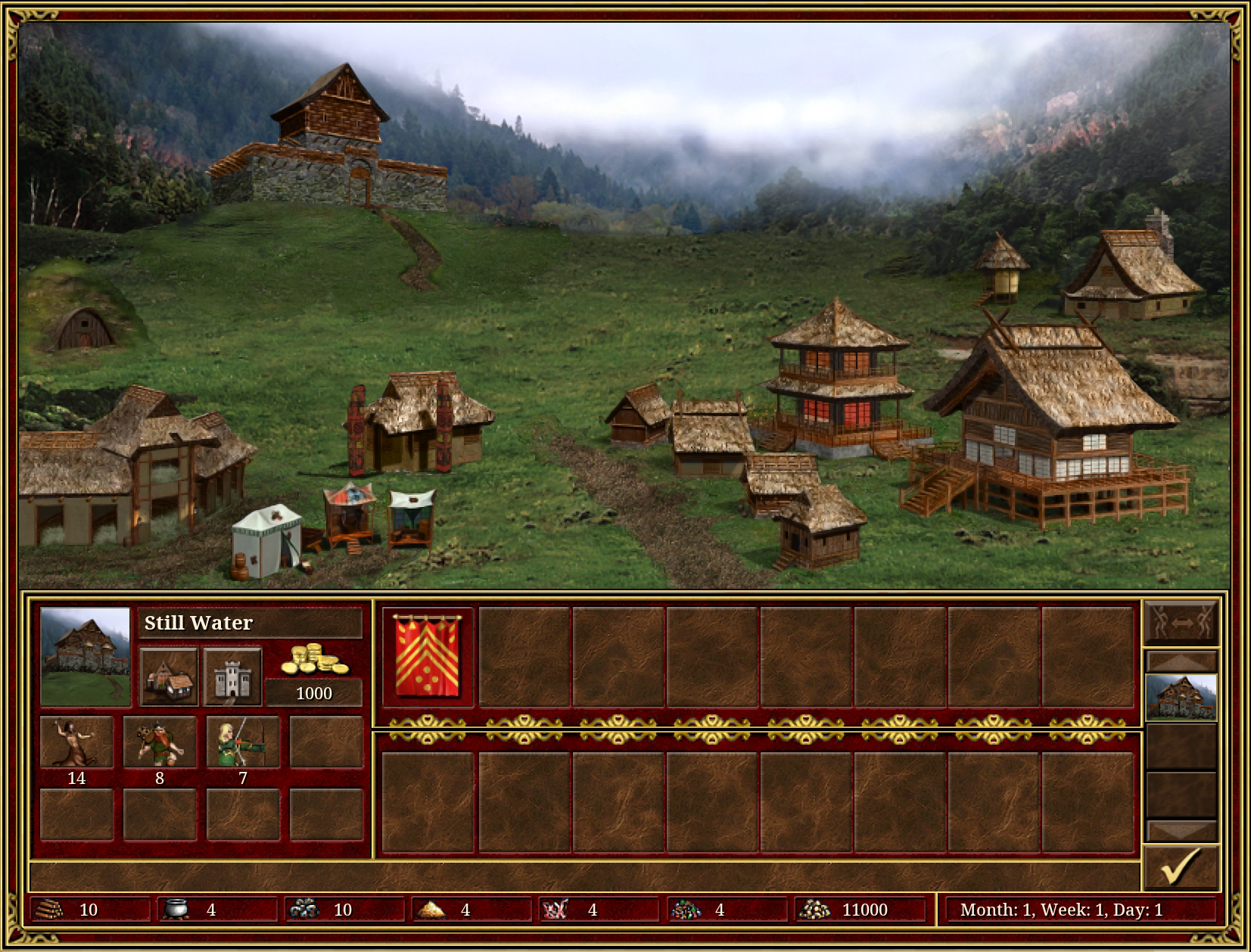Select the red banner garrison slot

pos(428,657)
